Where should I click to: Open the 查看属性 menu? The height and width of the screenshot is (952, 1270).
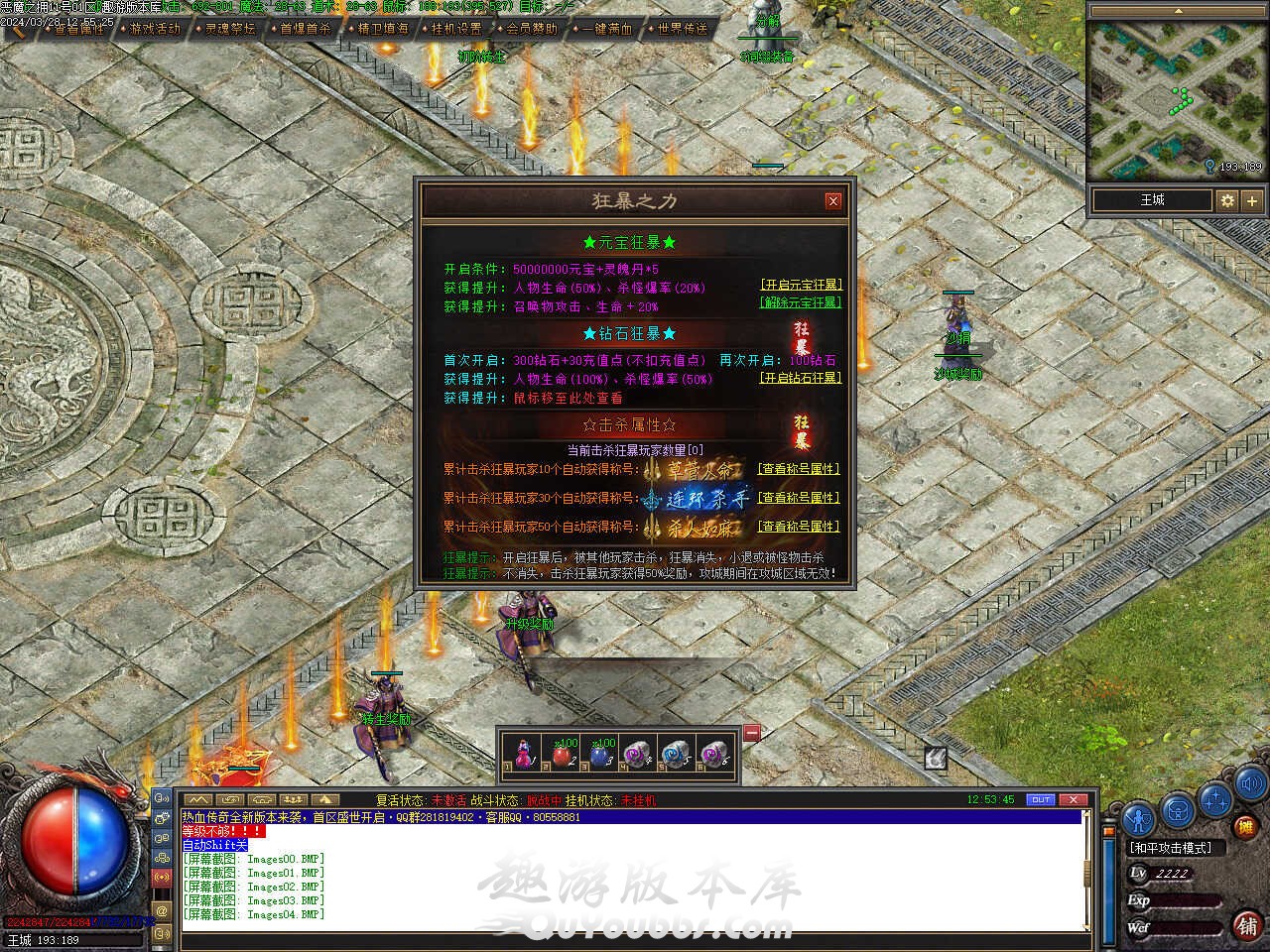pos(79,29)
